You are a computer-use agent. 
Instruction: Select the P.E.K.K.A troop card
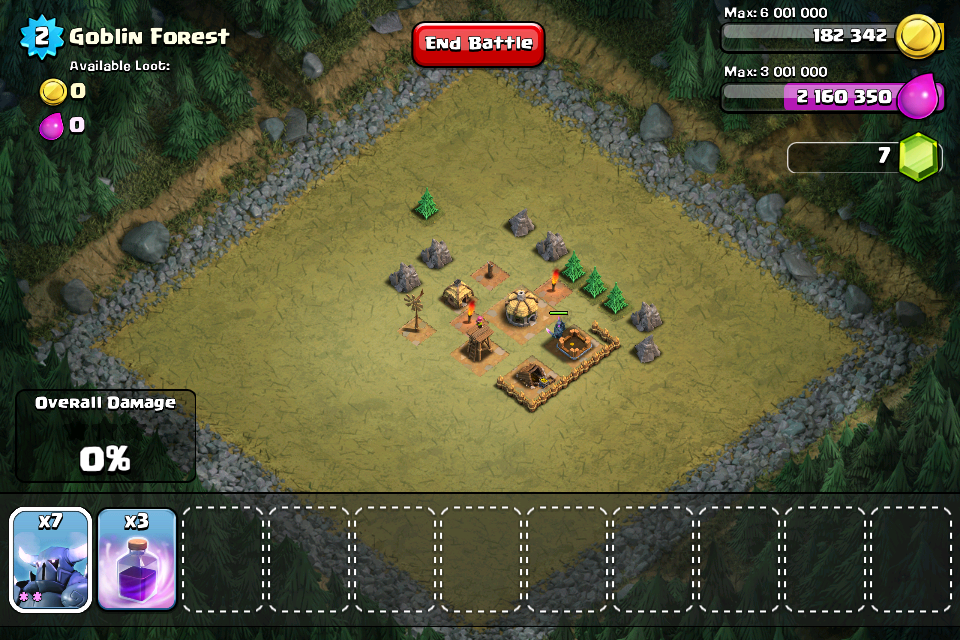[x=51, y=559]
